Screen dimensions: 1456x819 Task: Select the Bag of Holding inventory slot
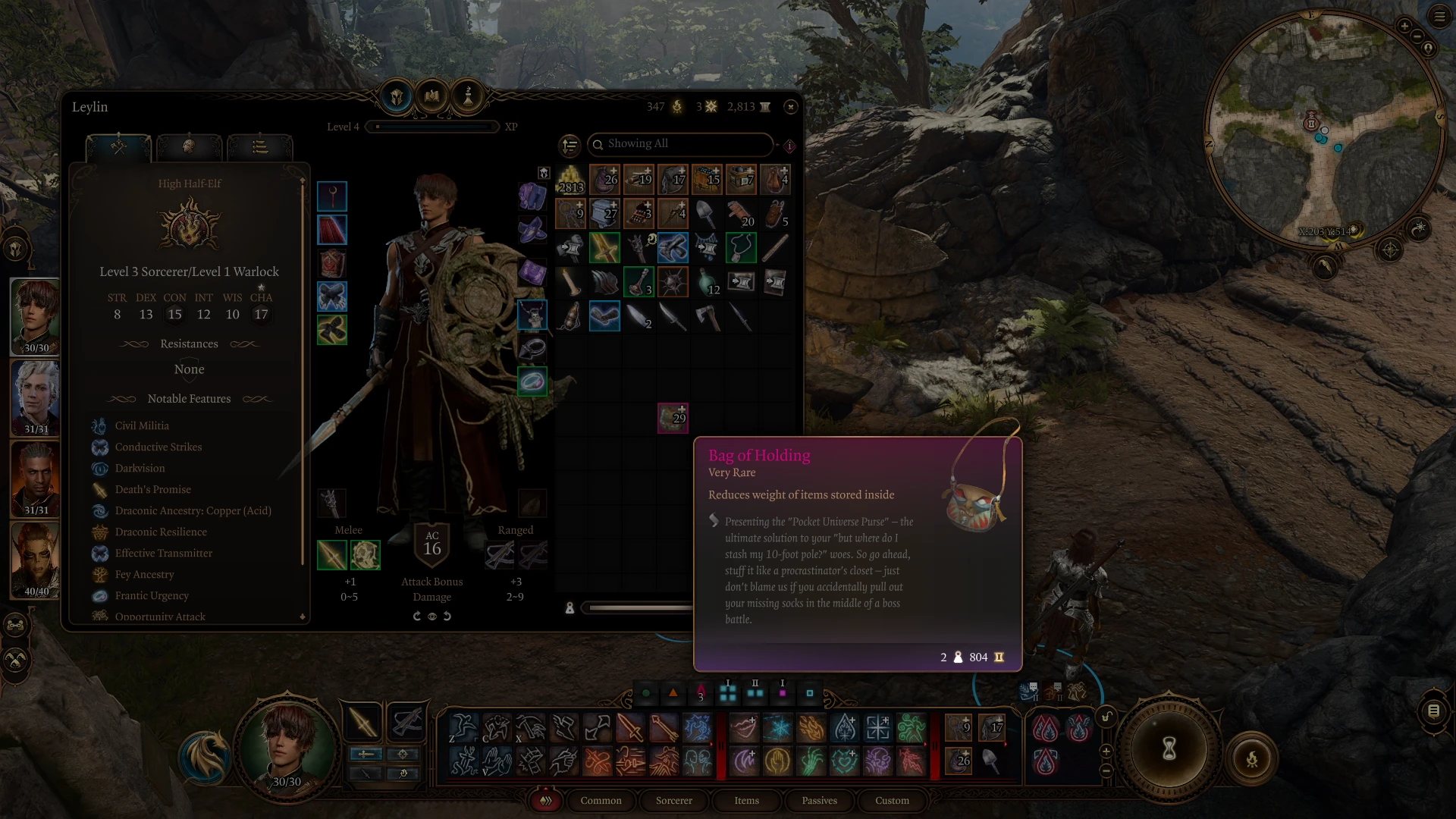click(673, 418)
